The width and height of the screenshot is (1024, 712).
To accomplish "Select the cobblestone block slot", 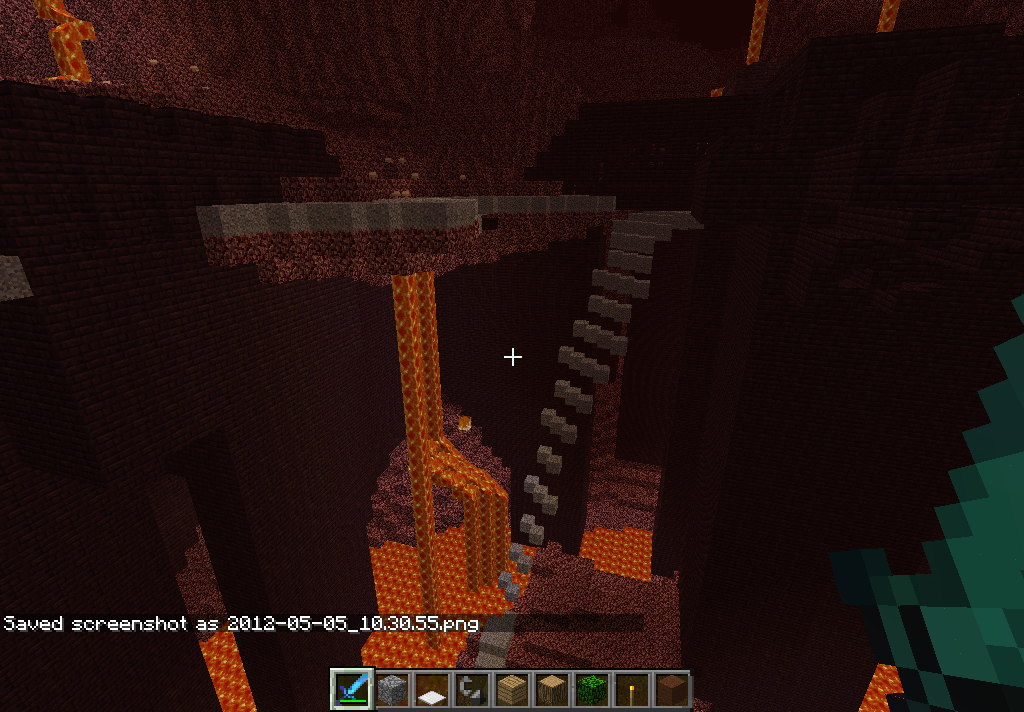I will pos(392,690).
